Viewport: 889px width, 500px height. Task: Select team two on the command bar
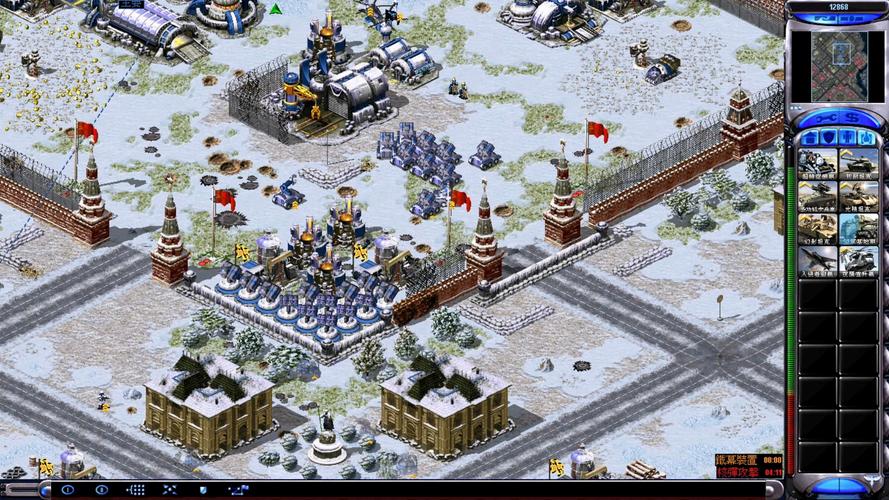pos(101,490)
